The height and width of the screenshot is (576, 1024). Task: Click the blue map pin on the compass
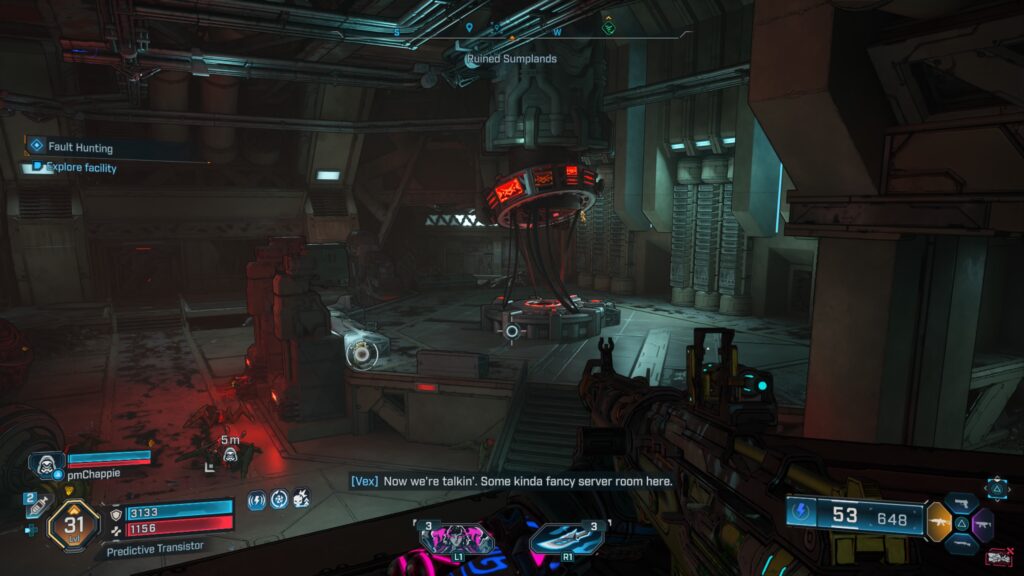click(470, 28)
